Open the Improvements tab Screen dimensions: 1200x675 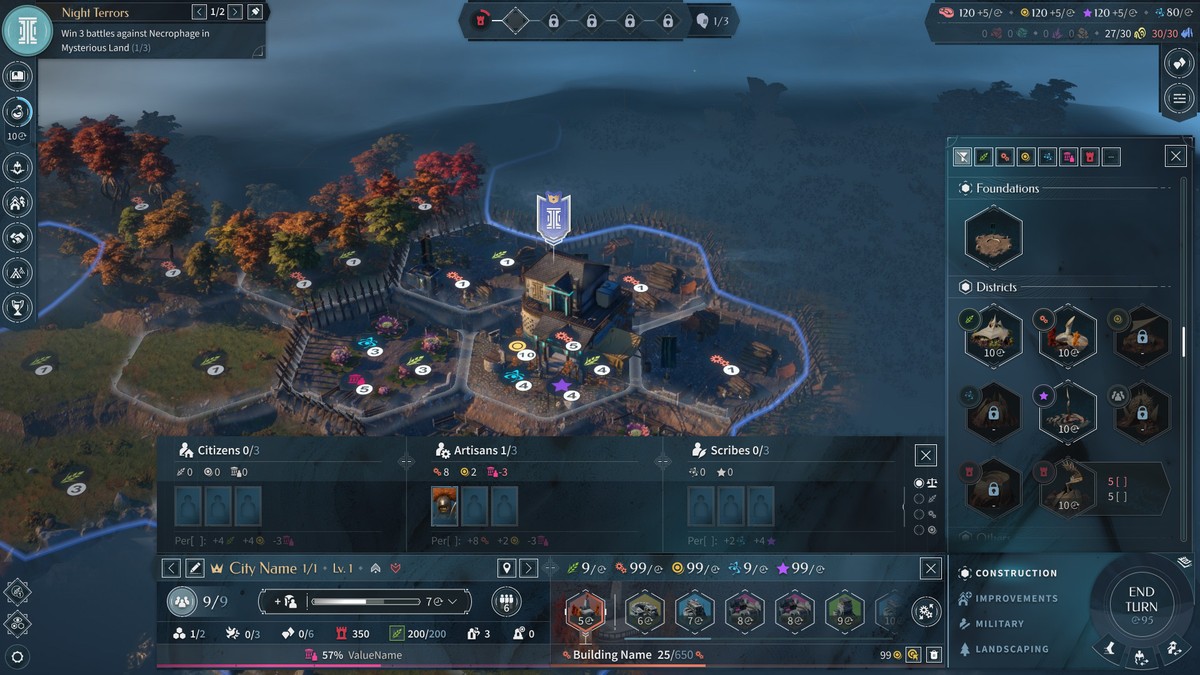coord(1015,598)
